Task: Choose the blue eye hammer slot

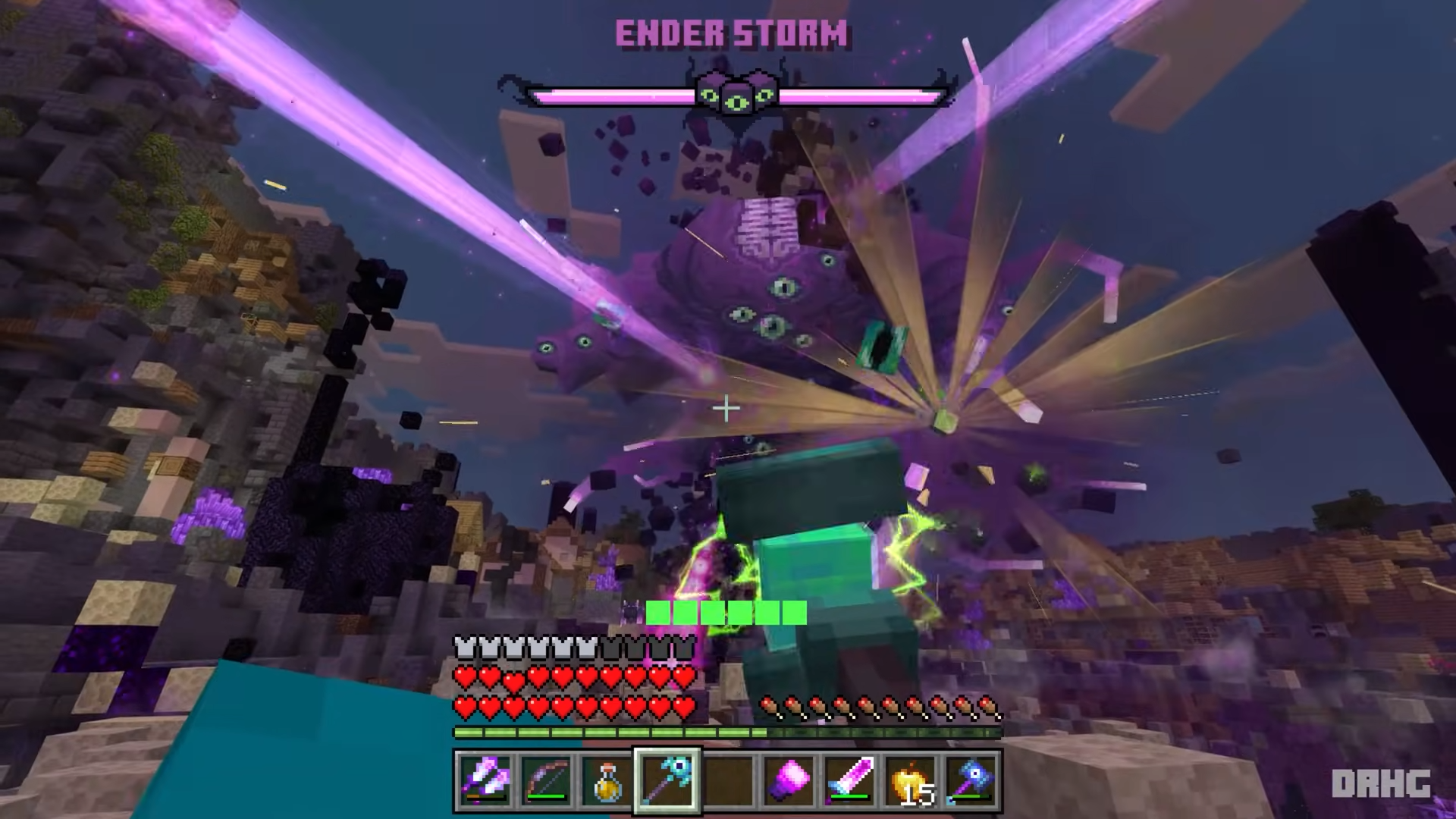Action: coord(971,780)
